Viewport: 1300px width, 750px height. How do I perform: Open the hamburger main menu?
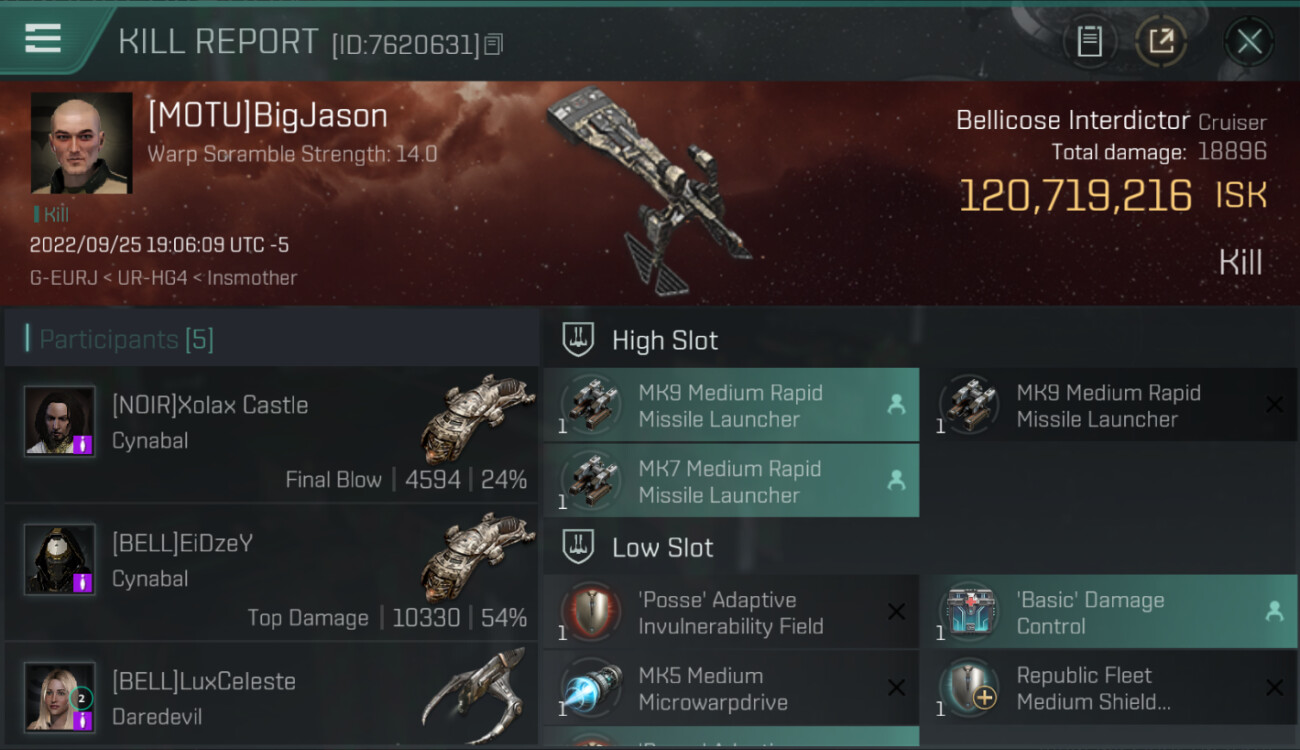pos(43,39)
